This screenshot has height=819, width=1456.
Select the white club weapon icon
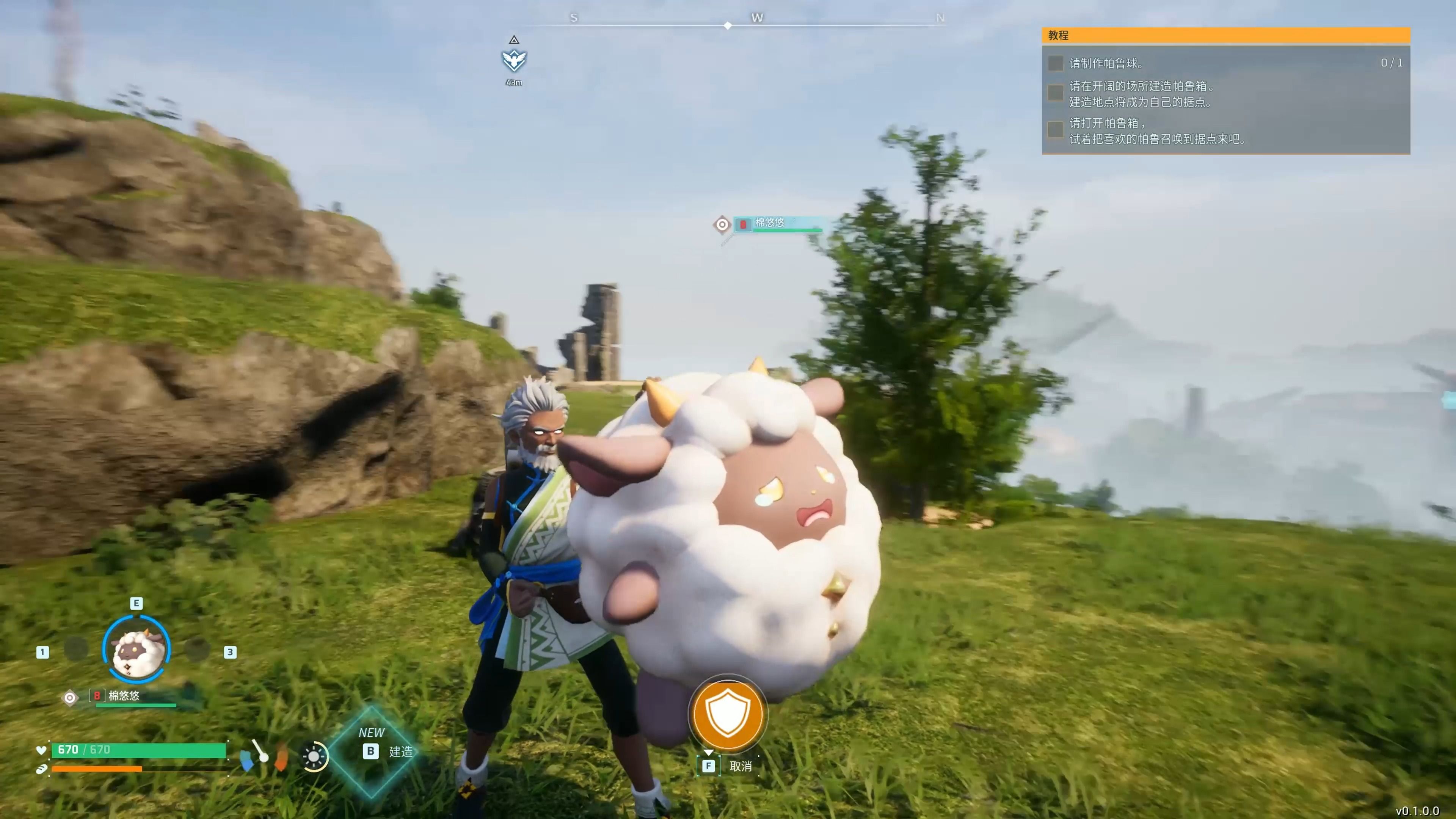coord(260,751)
